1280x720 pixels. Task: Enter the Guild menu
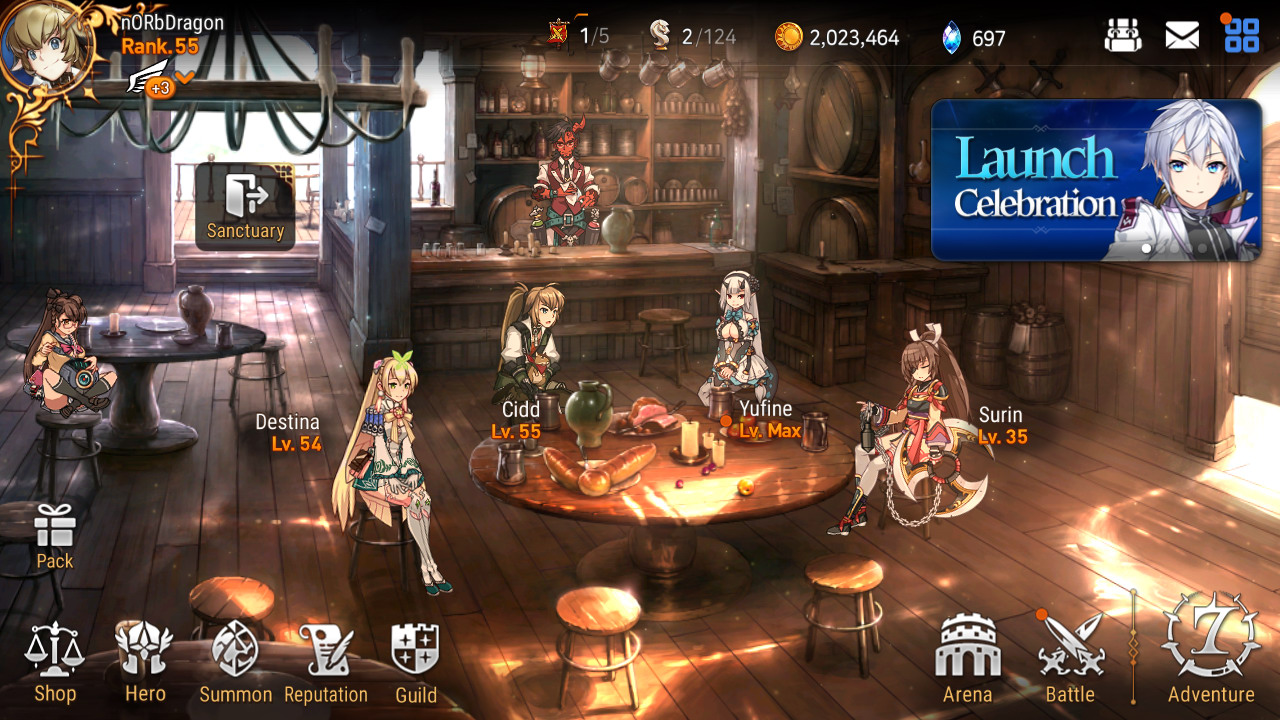[x=416, y=662]
